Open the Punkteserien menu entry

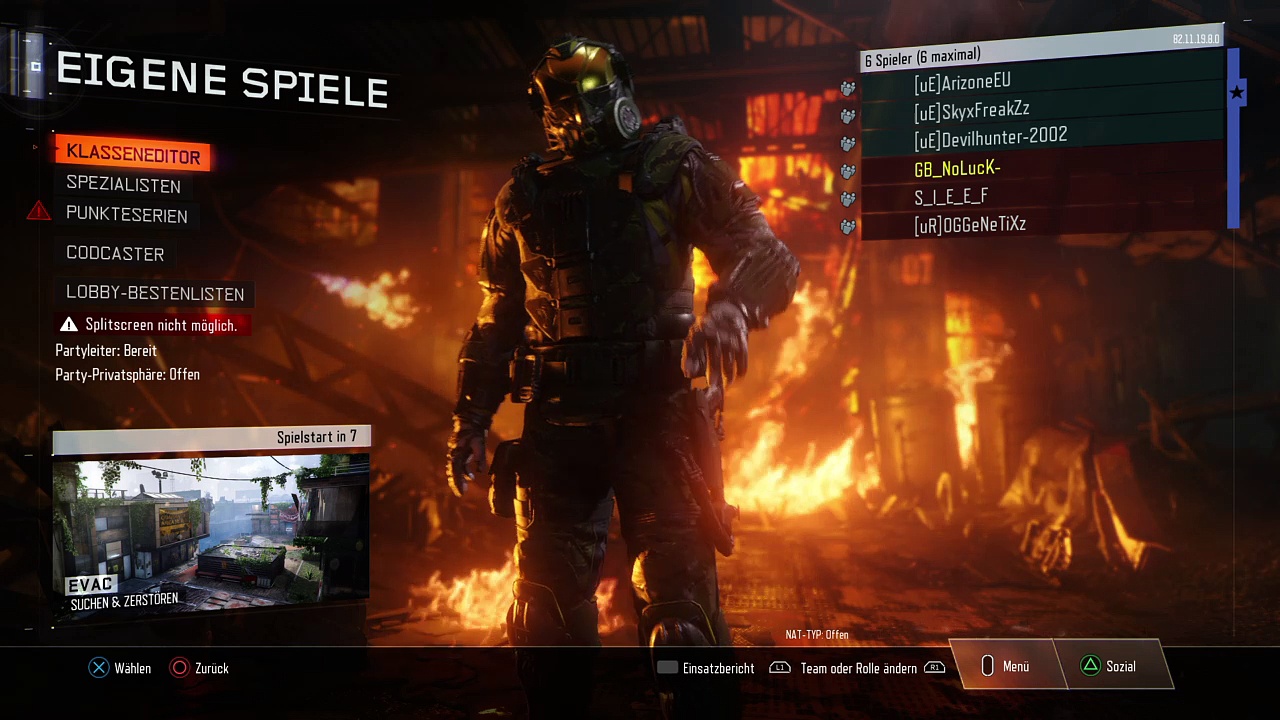coord(126,215)
